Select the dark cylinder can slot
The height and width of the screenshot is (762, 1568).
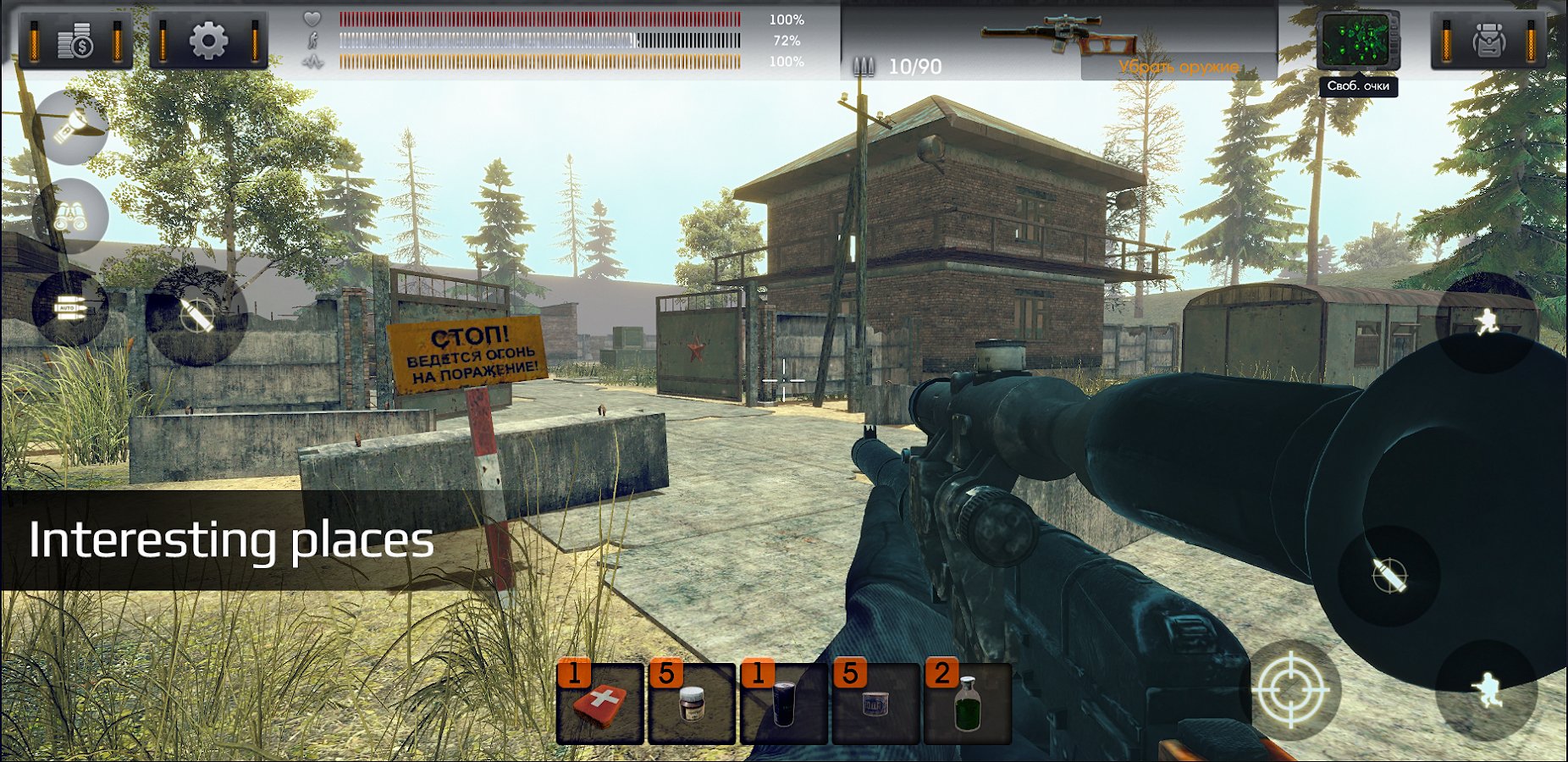[x=784, y=704]
